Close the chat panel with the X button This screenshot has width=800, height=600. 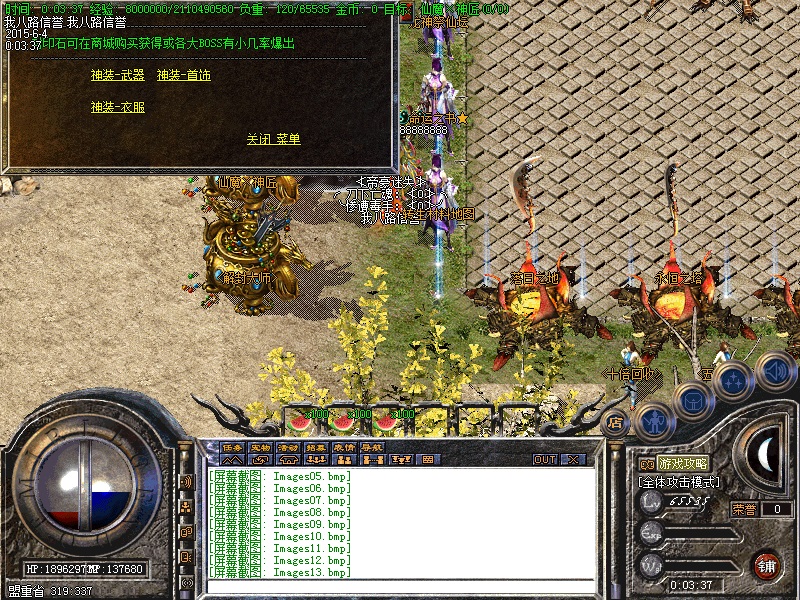(x=573, y=460)
